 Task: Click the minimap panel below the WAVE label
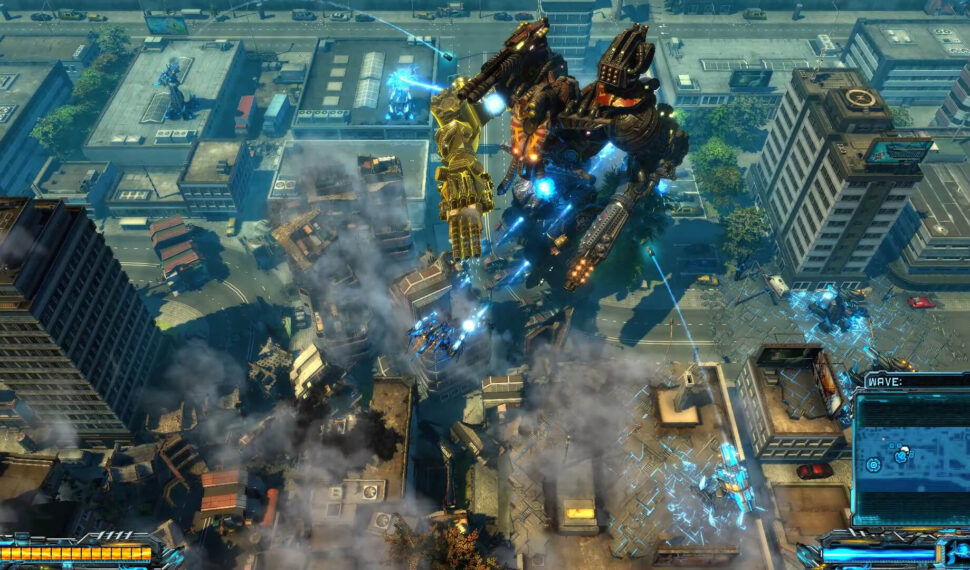coord(910,457)
